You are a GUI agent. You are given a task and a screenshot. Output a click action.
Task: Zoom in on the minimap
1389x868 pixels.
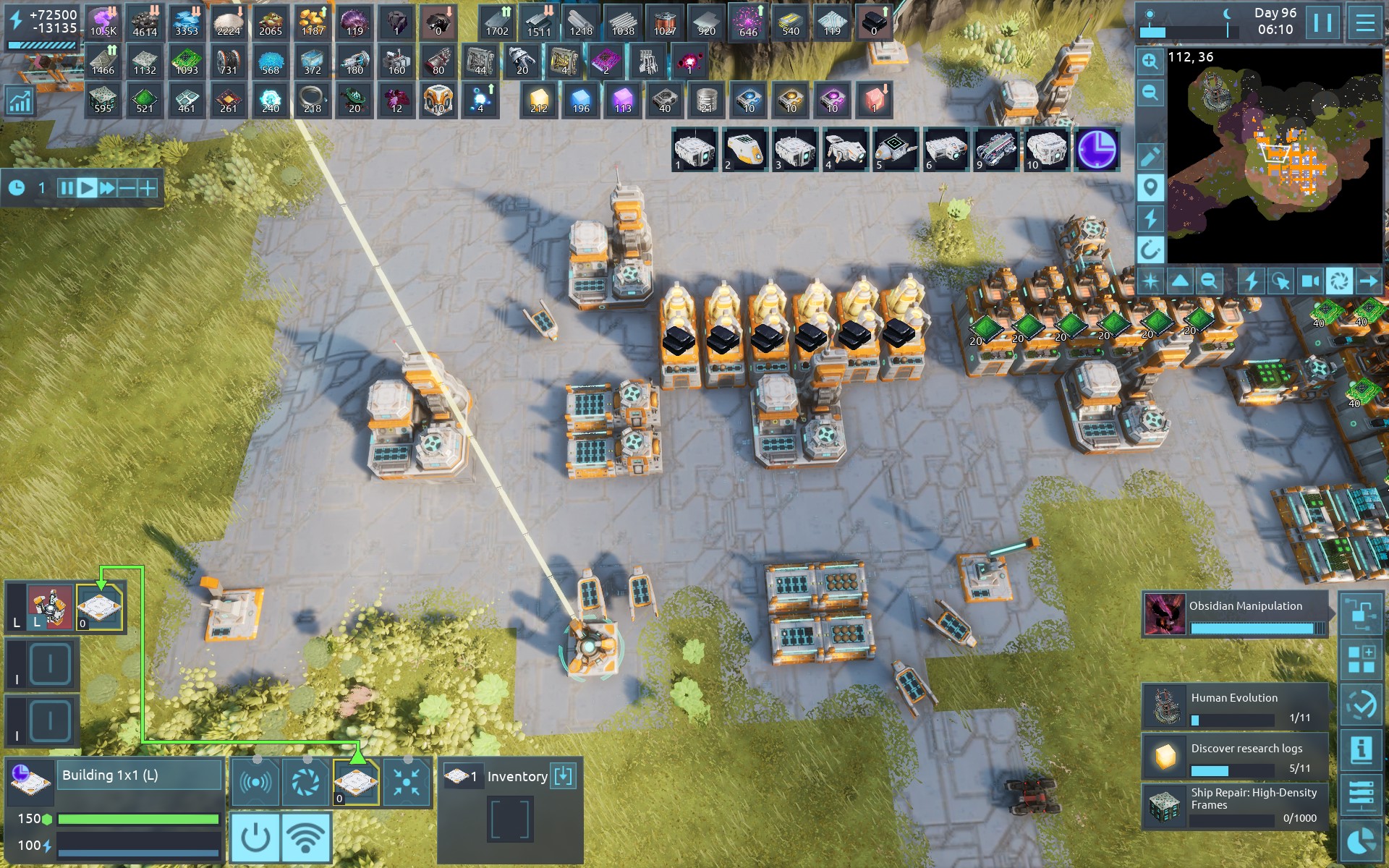tap(1150, 62)
